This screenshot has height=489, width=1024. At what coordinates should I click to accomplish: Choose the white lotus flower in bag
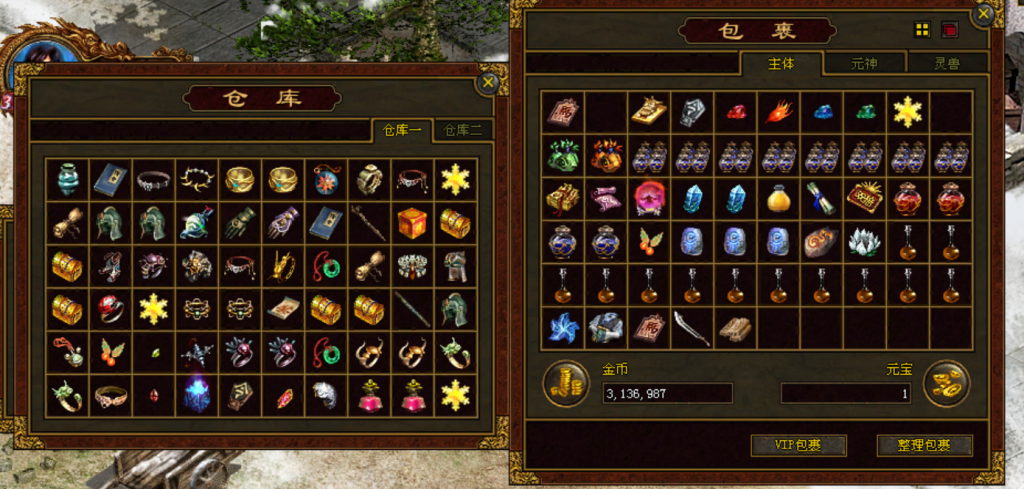[864, 241]
